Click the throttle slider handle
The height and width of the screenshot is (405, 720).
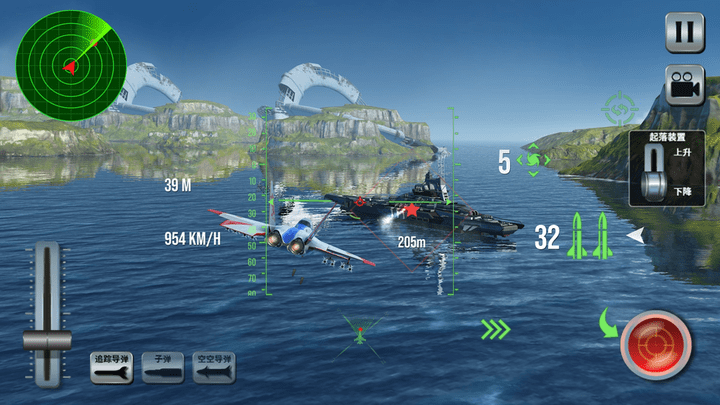[x=47, y=339]
